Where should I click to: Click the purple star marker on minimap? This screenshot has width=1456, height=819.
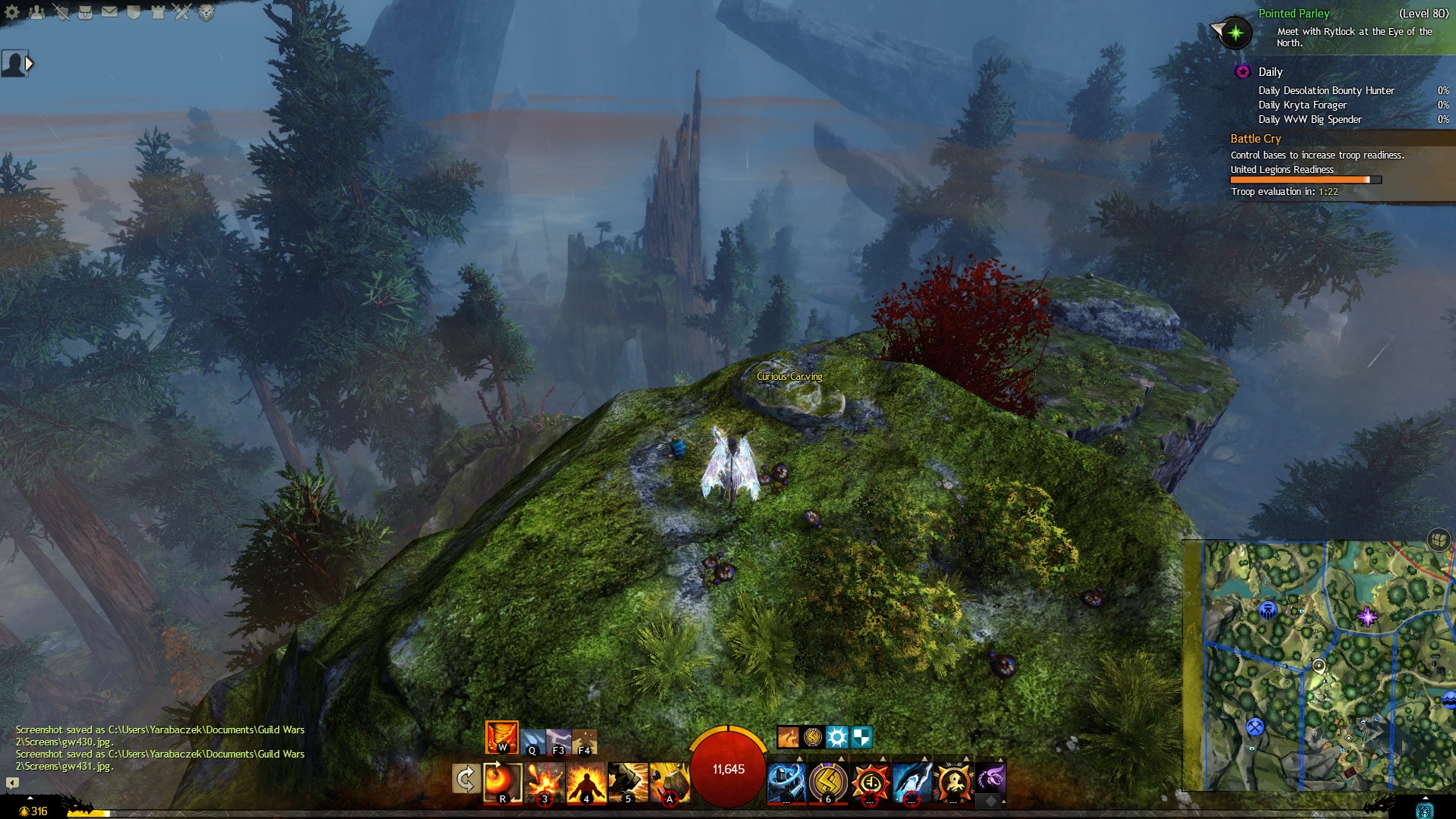[x=1367, y=617]
